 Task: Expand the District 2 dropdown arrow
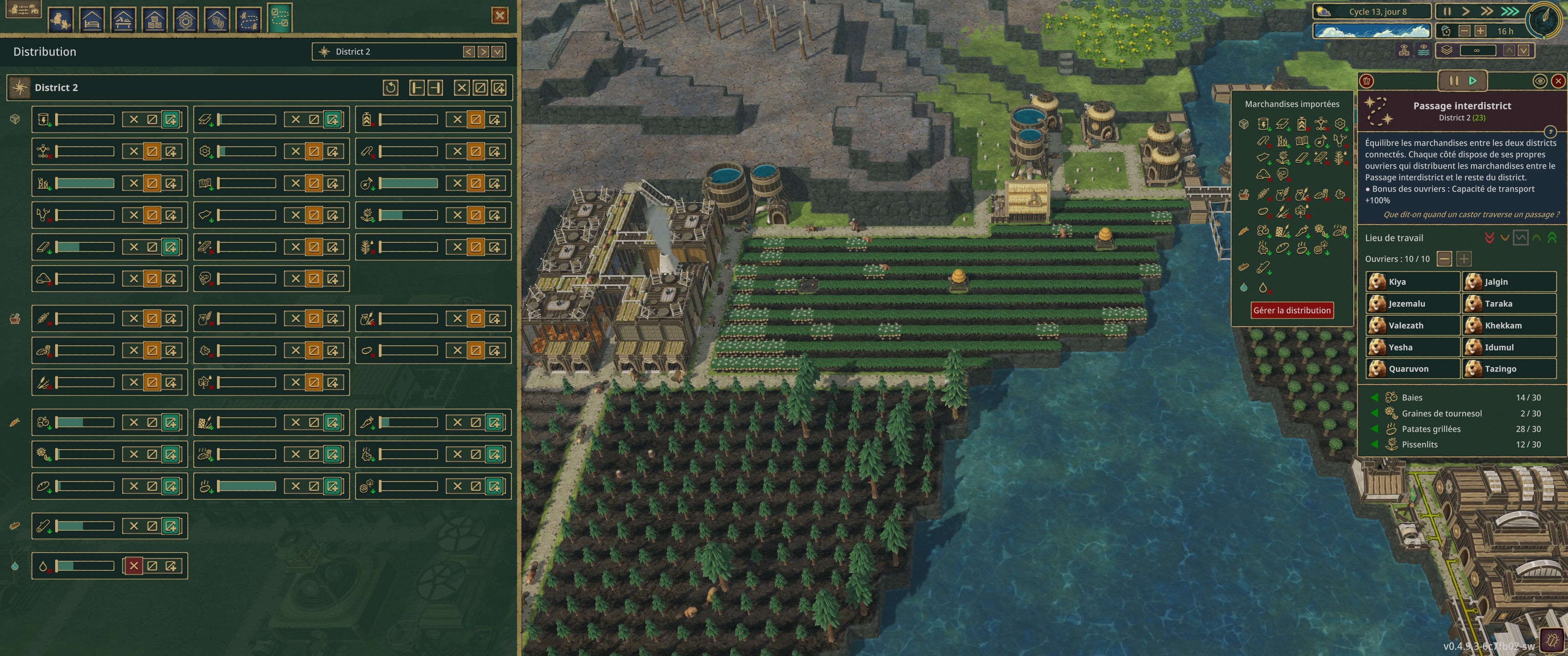tap(497, 52)
